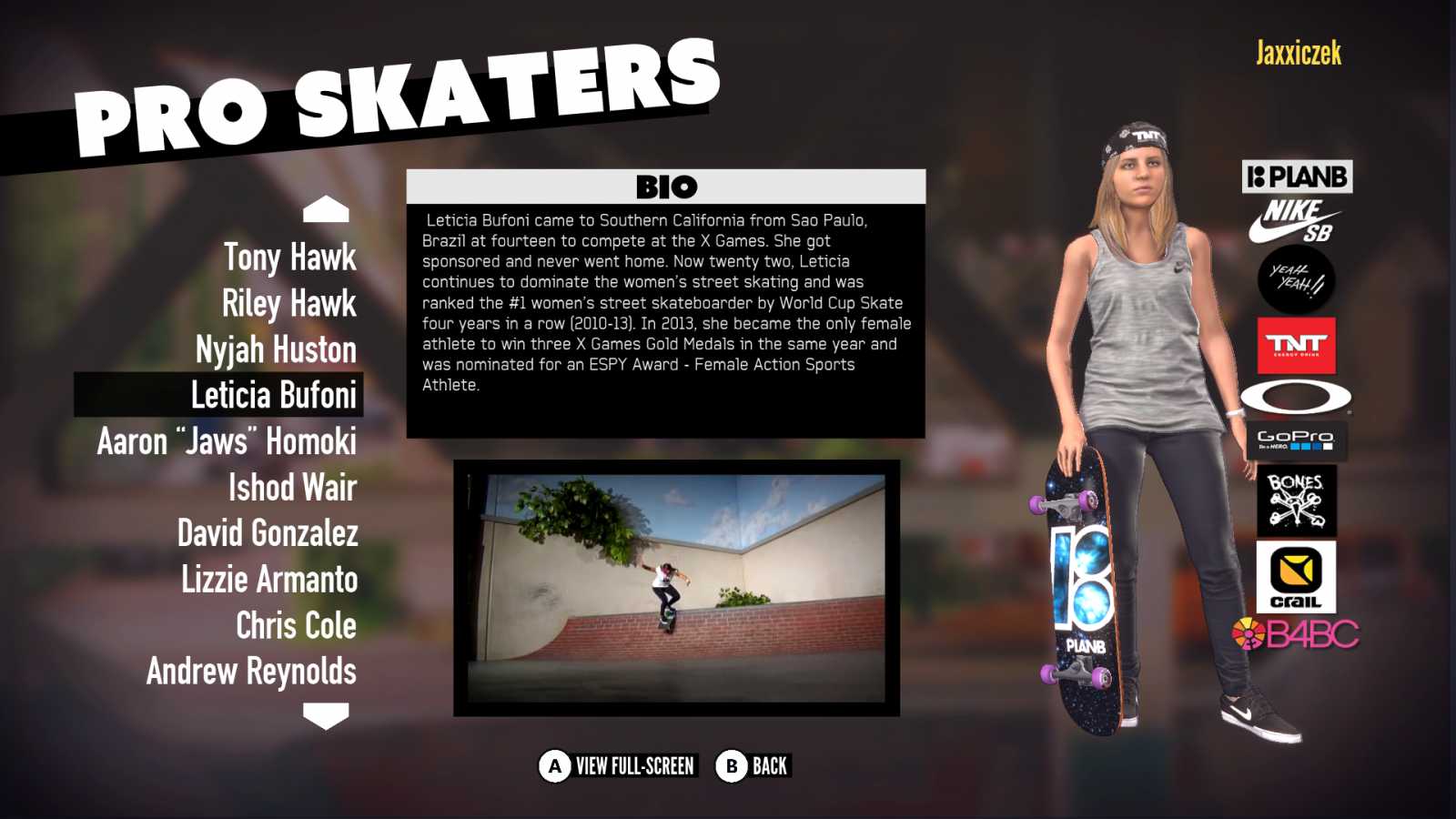Select Tony Hawk from the skater list
Screen dimensions: 1456x819
pos(287,258)
